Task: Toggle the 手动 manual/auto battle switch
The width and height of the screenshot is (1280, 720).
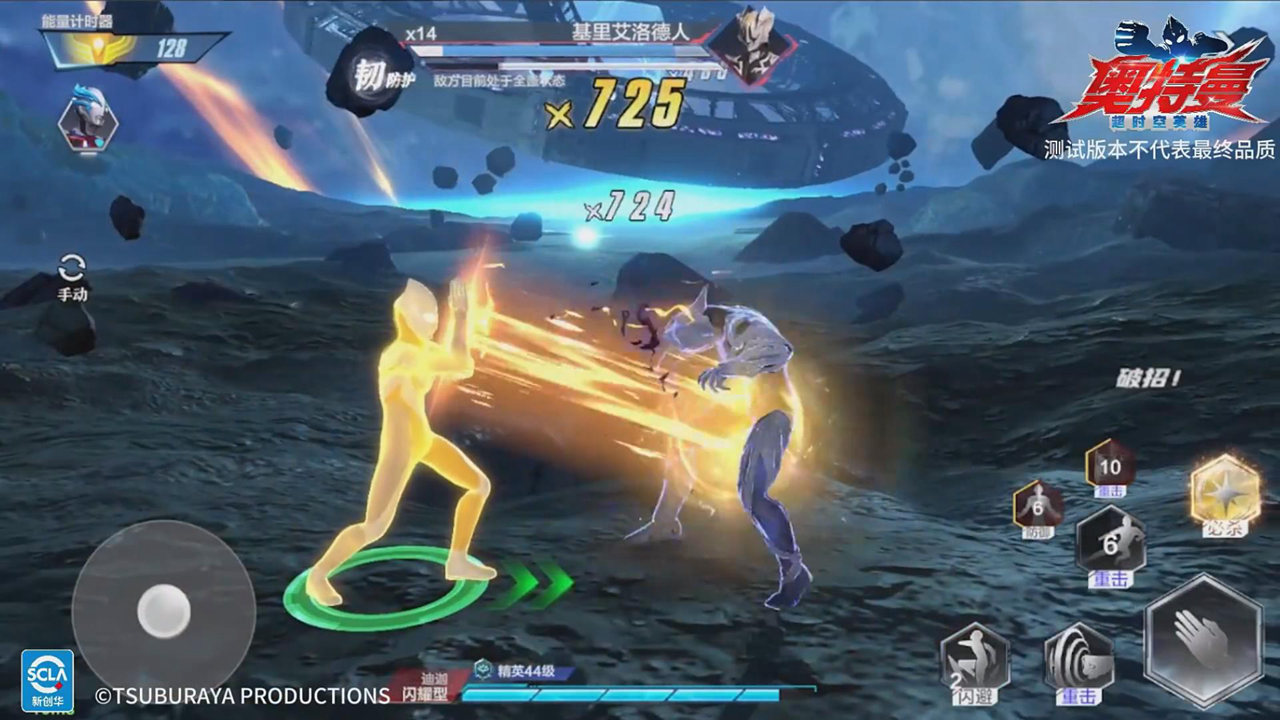Action: 72,276
